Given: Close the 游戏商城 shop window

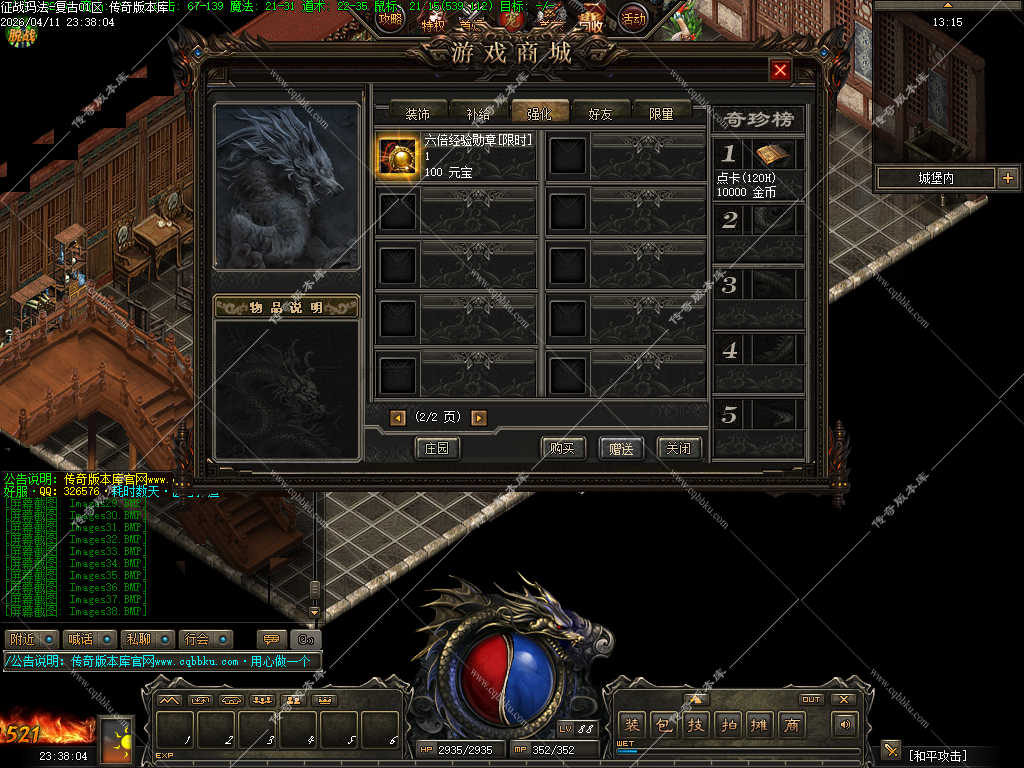Looking at the screenshot, I should [x=781, y=70].
